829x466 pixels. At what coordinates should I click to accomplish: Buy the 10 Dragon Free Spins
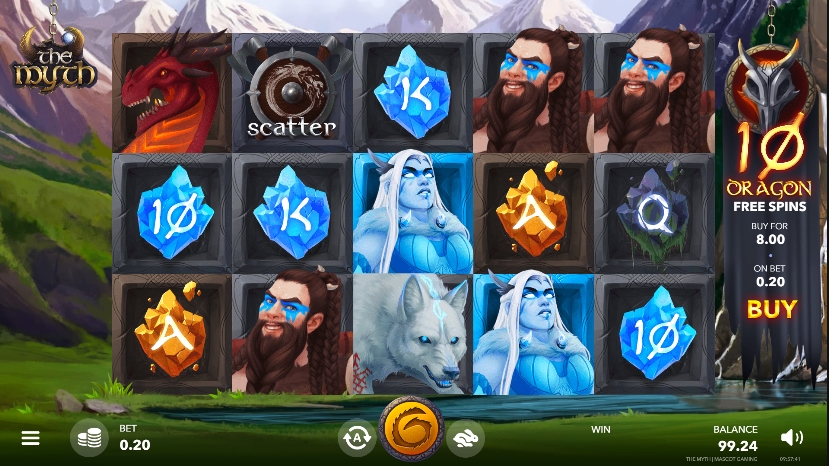772,309
